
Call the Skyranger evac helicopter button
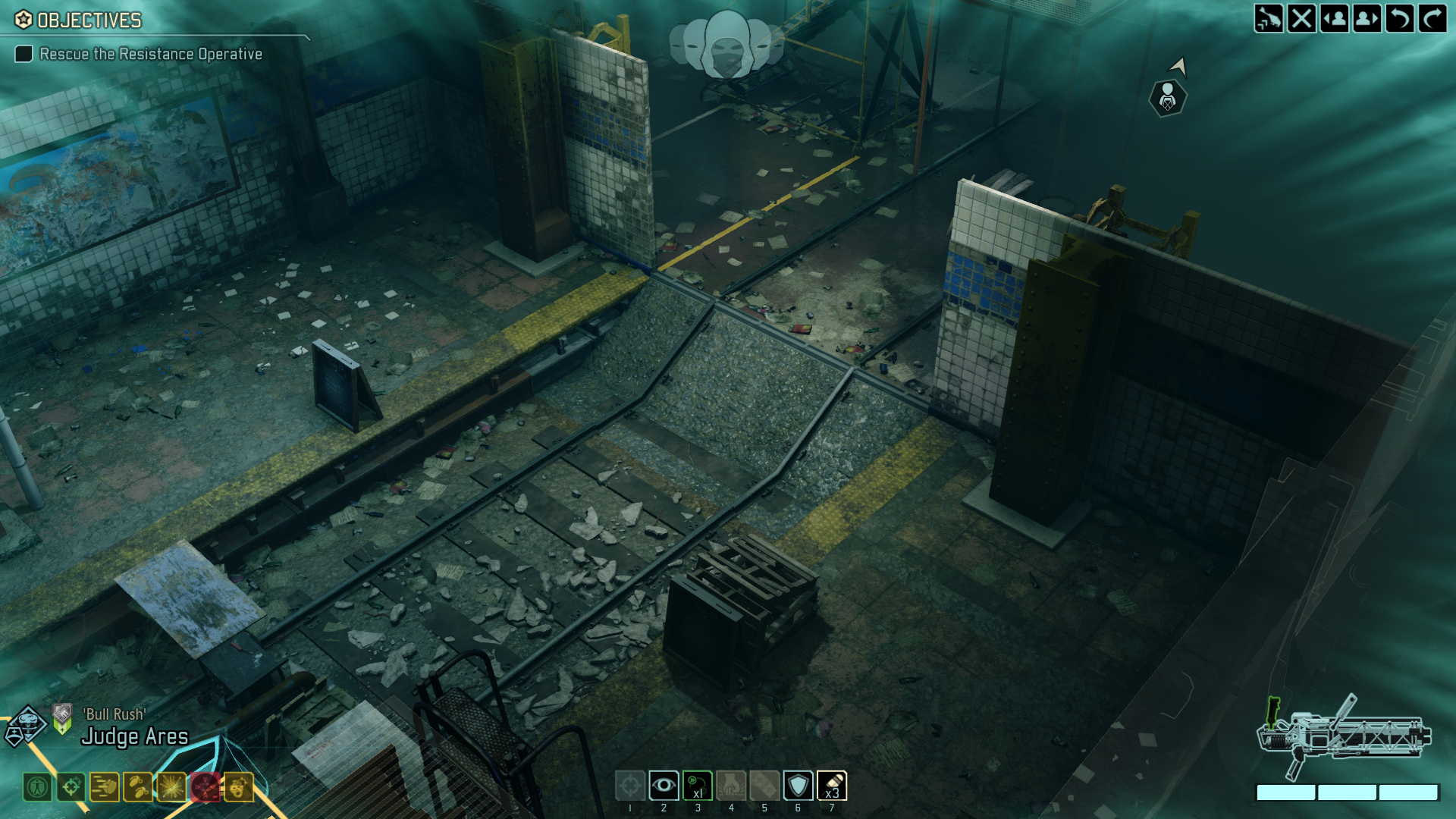[1269, 18]
